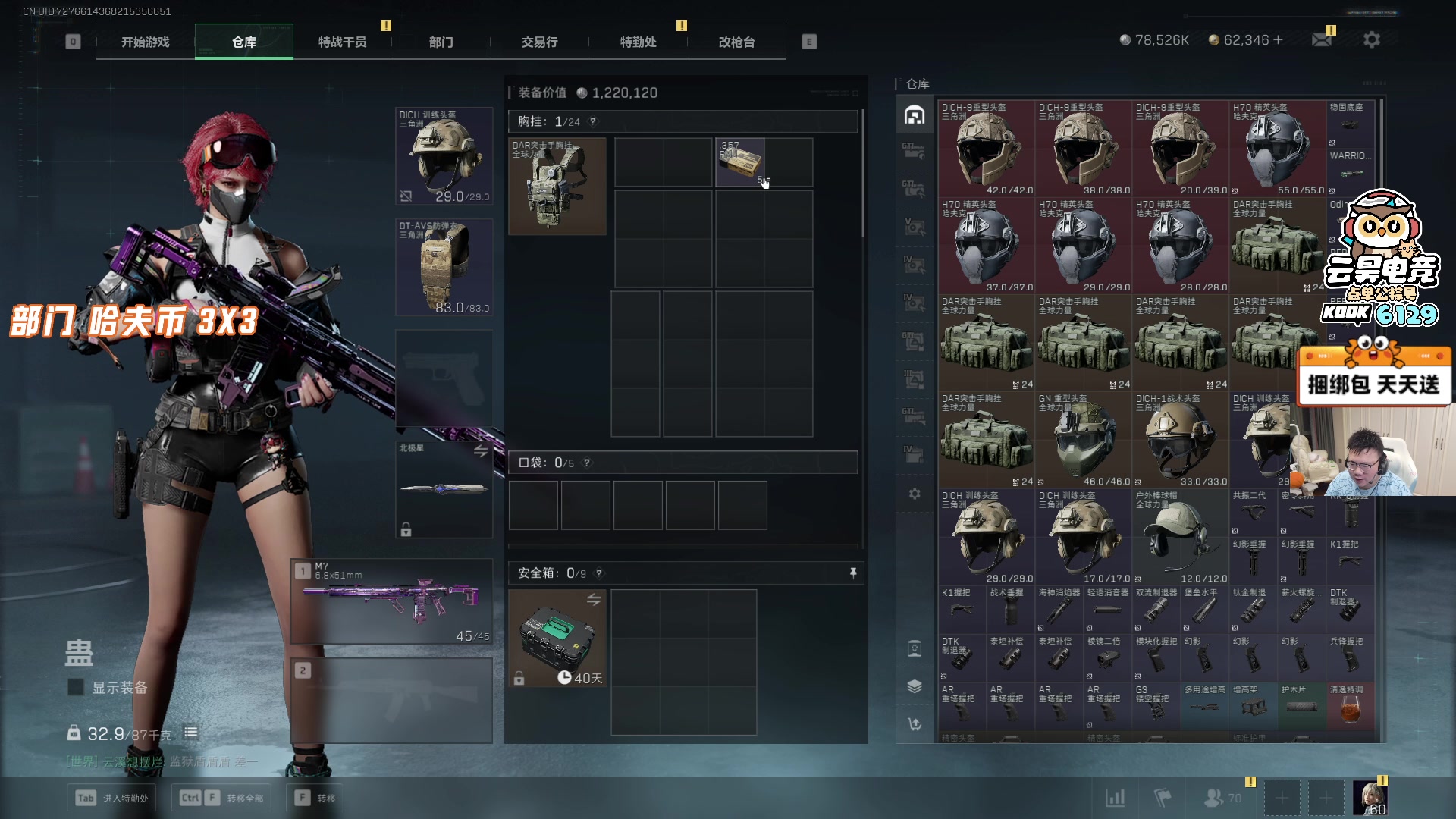Go to the 交易行 trading house tab
This screenshot has width=1456, height=819.
coord(539,42)
